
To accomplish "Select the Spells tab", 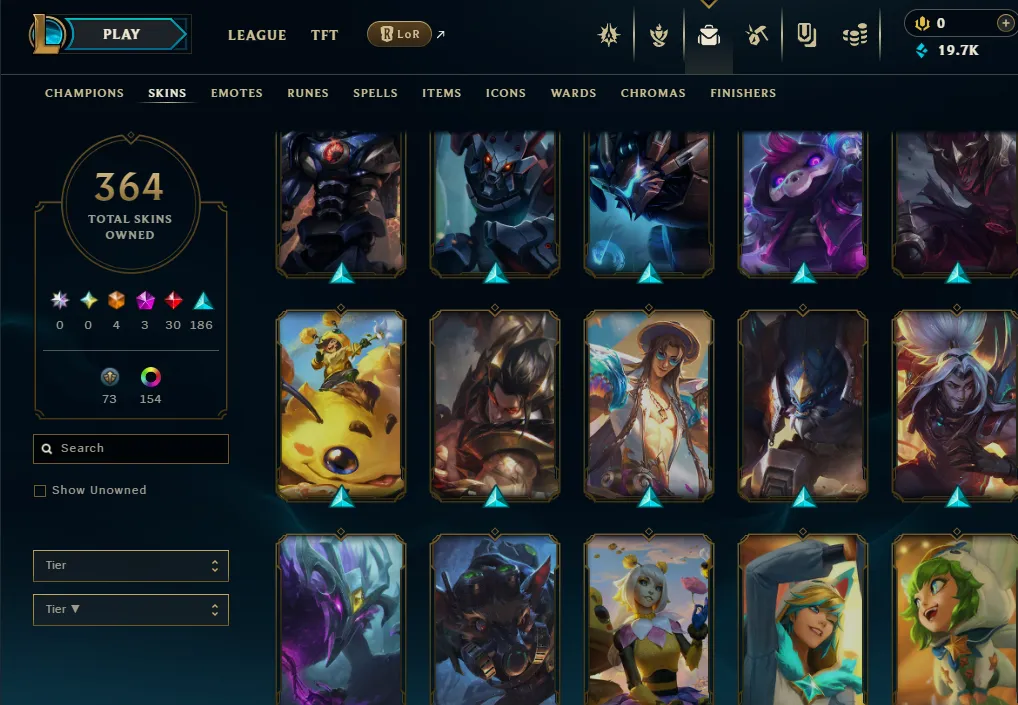I will pyautogui.click(x=375, y=93).
